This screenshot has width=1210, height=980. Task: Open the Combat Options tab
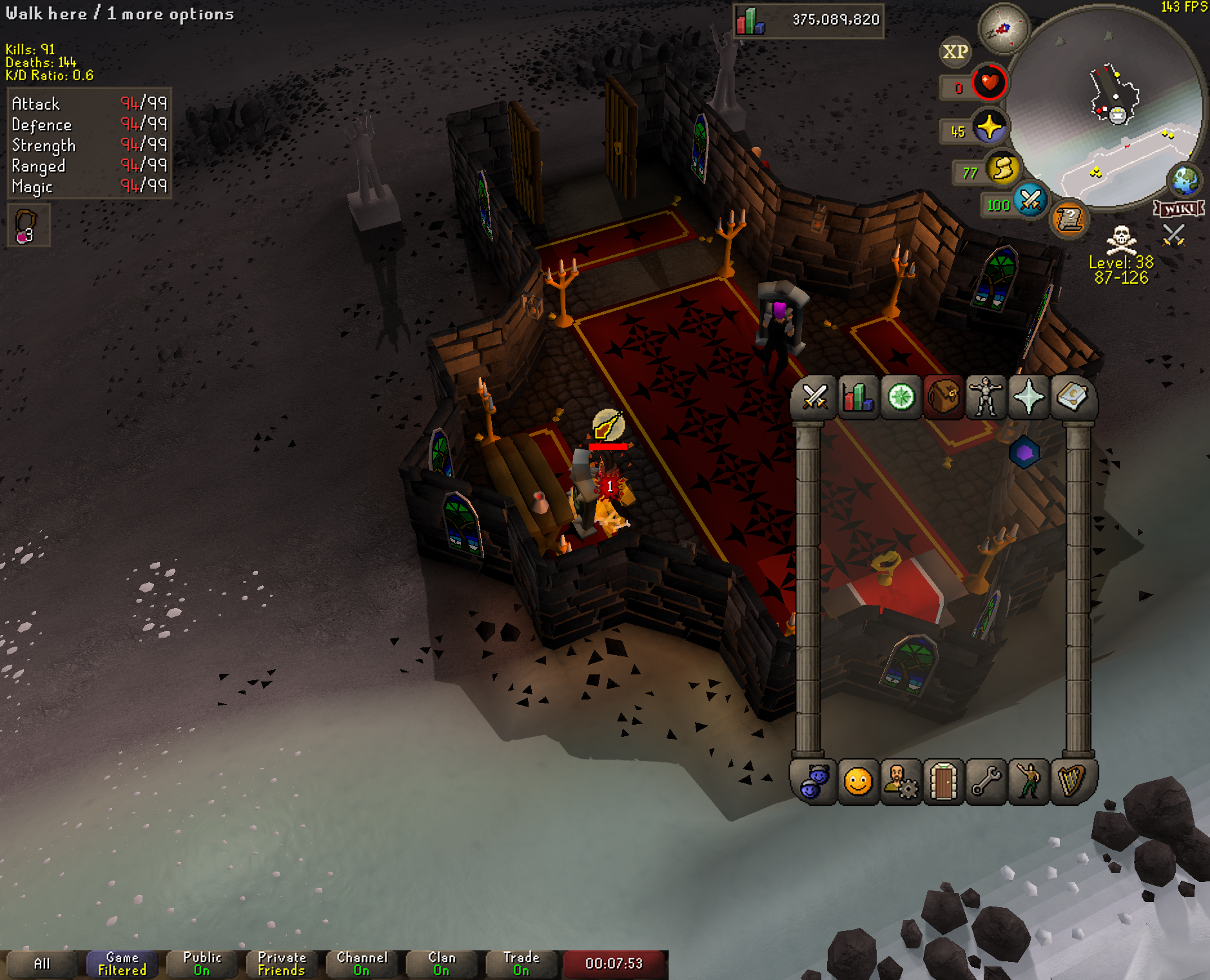[x=814, y=397]
